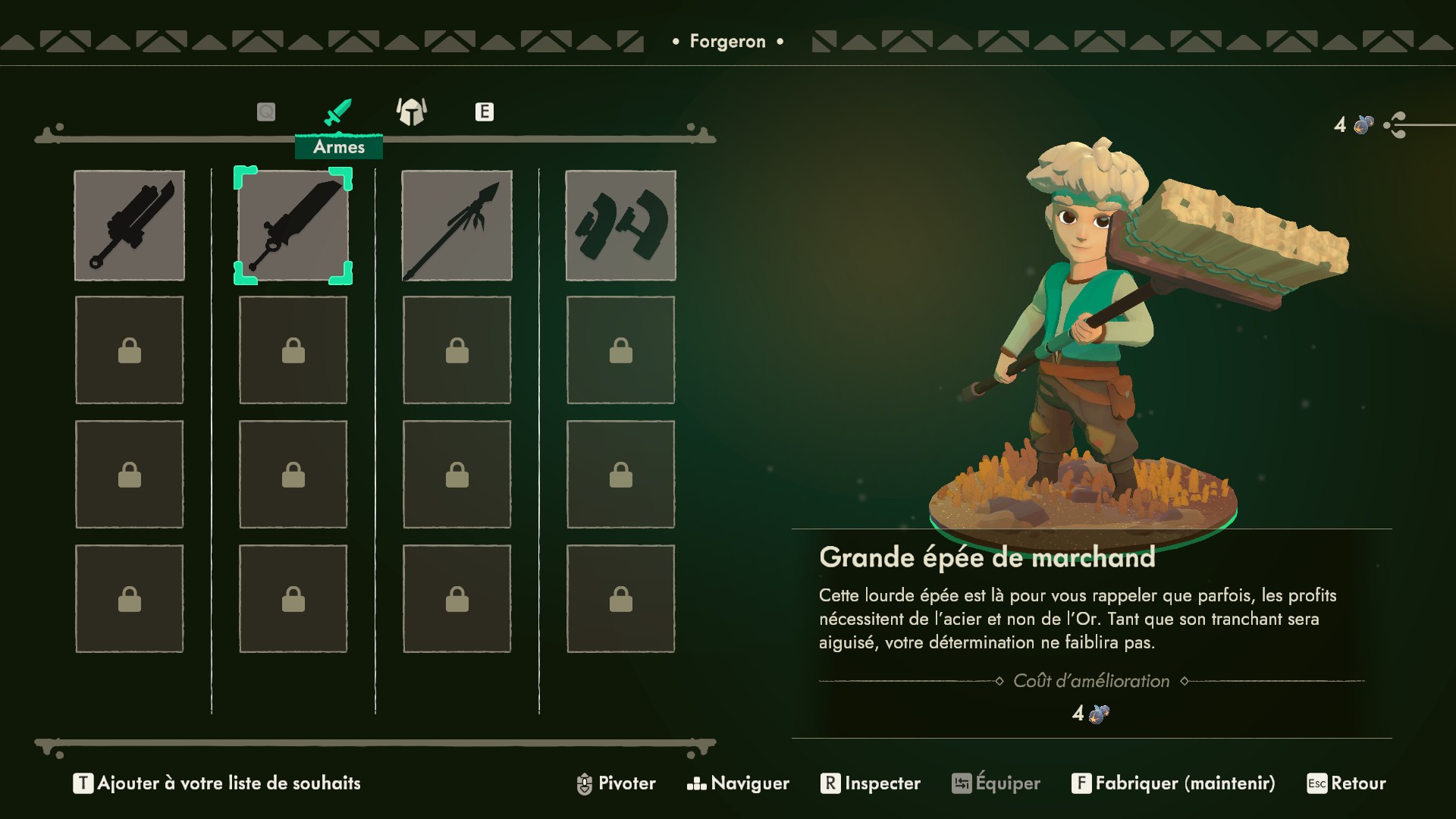Craft the weapon with Fabriquer
Viewport: 1456px width, 819px height.
point(1173,783)
